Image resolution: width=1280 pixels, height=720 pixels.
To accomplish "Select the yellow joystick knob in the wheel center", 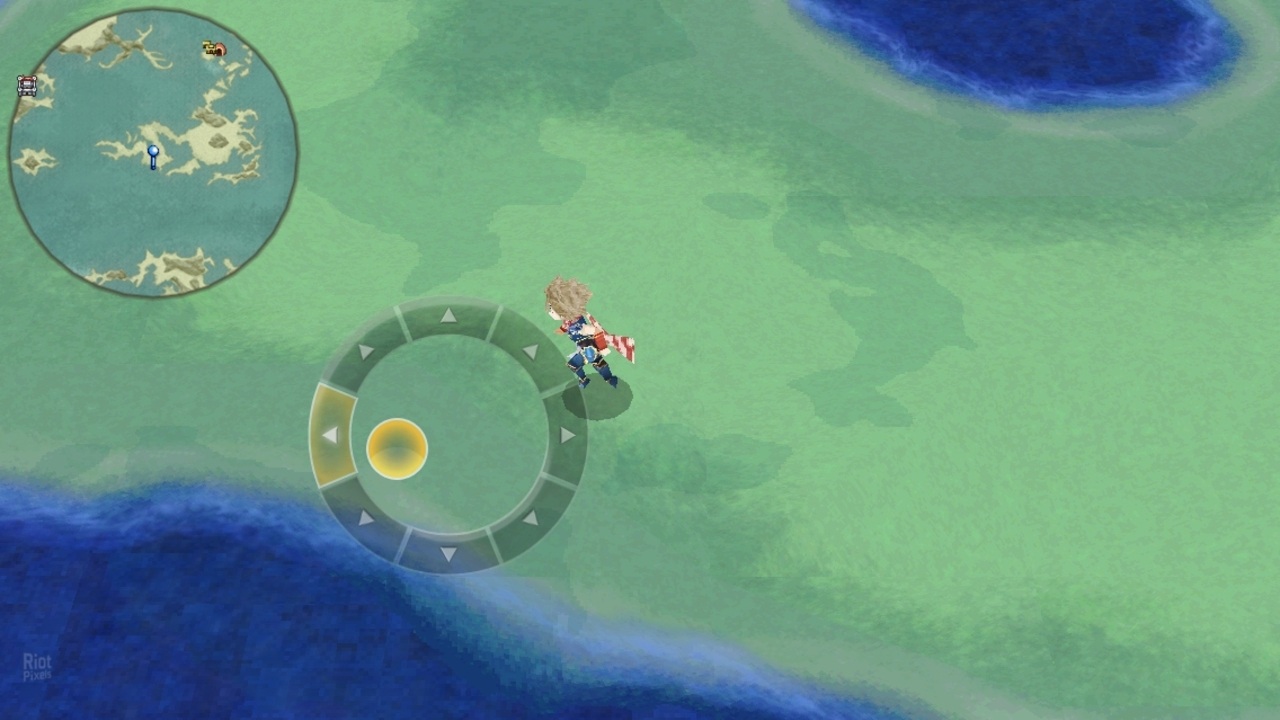I will click(x=398, y=447).
